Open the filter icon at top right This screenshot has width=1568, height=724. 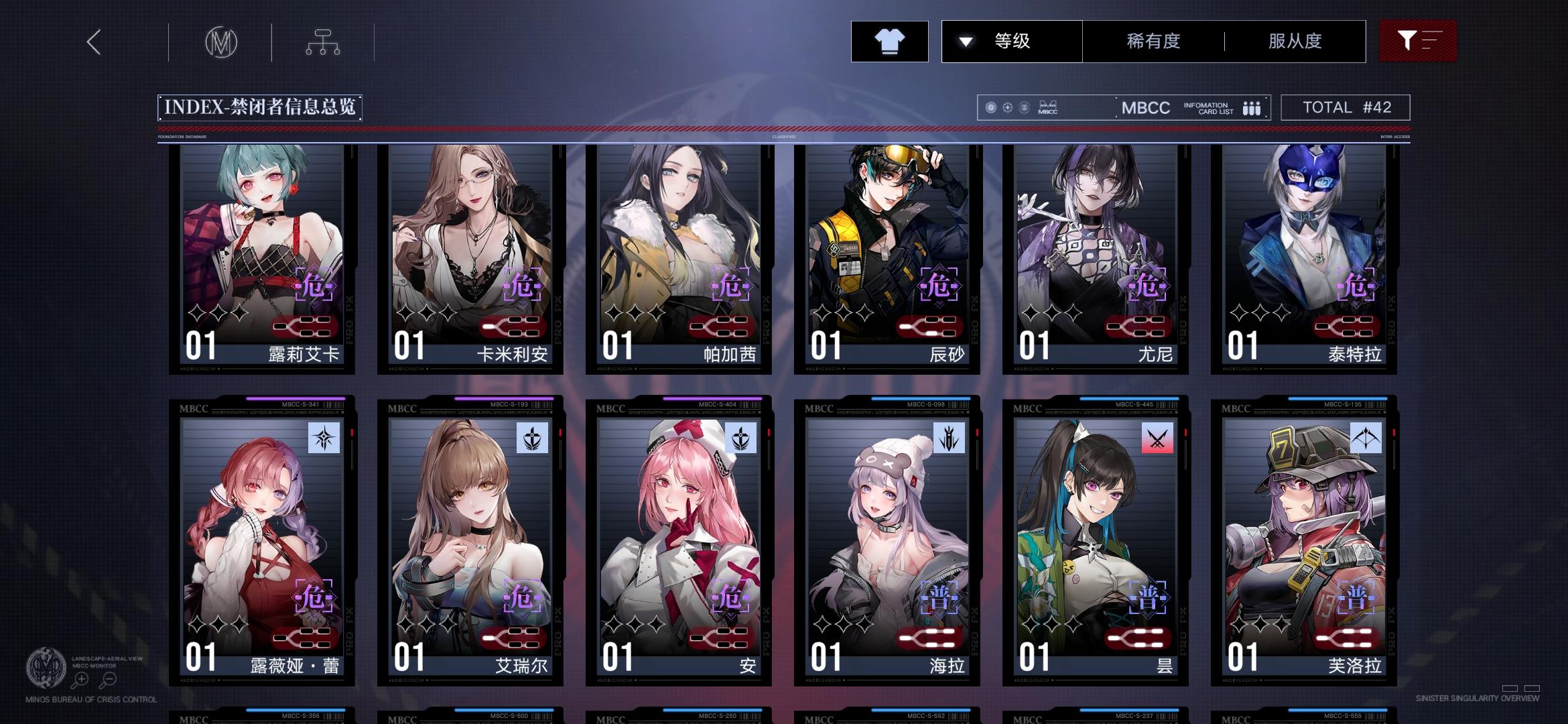click(x=1417, y=41)
